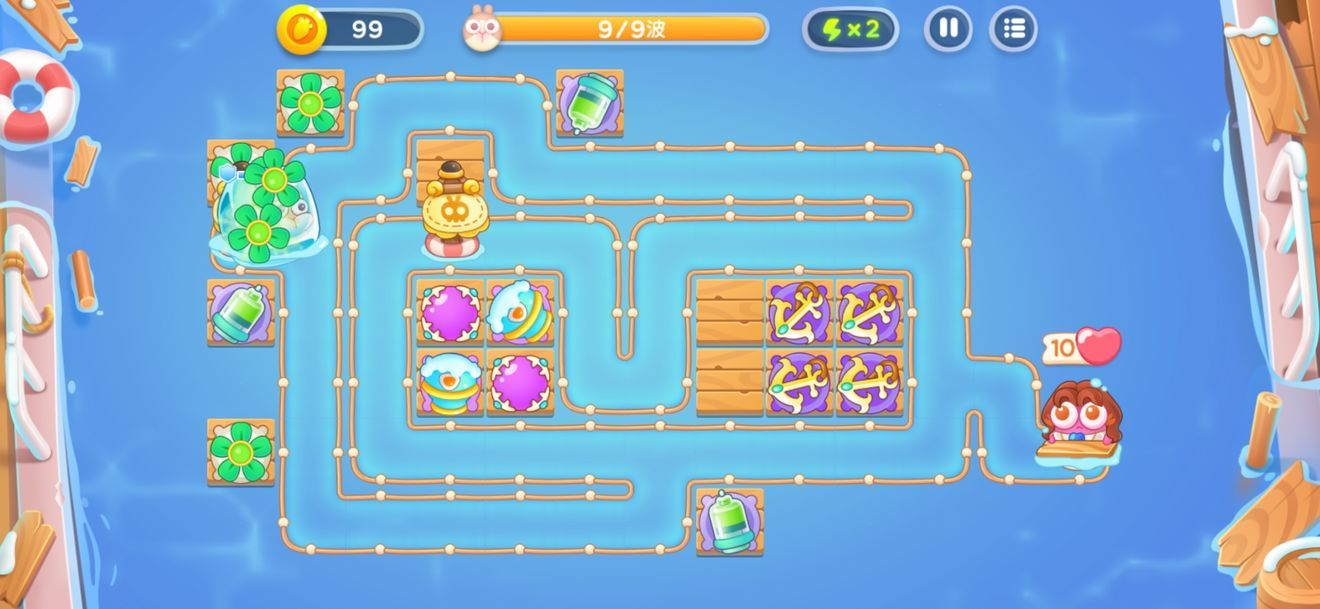Pause the game
This screenshot has height=609, width=1320.
(947, 29)
